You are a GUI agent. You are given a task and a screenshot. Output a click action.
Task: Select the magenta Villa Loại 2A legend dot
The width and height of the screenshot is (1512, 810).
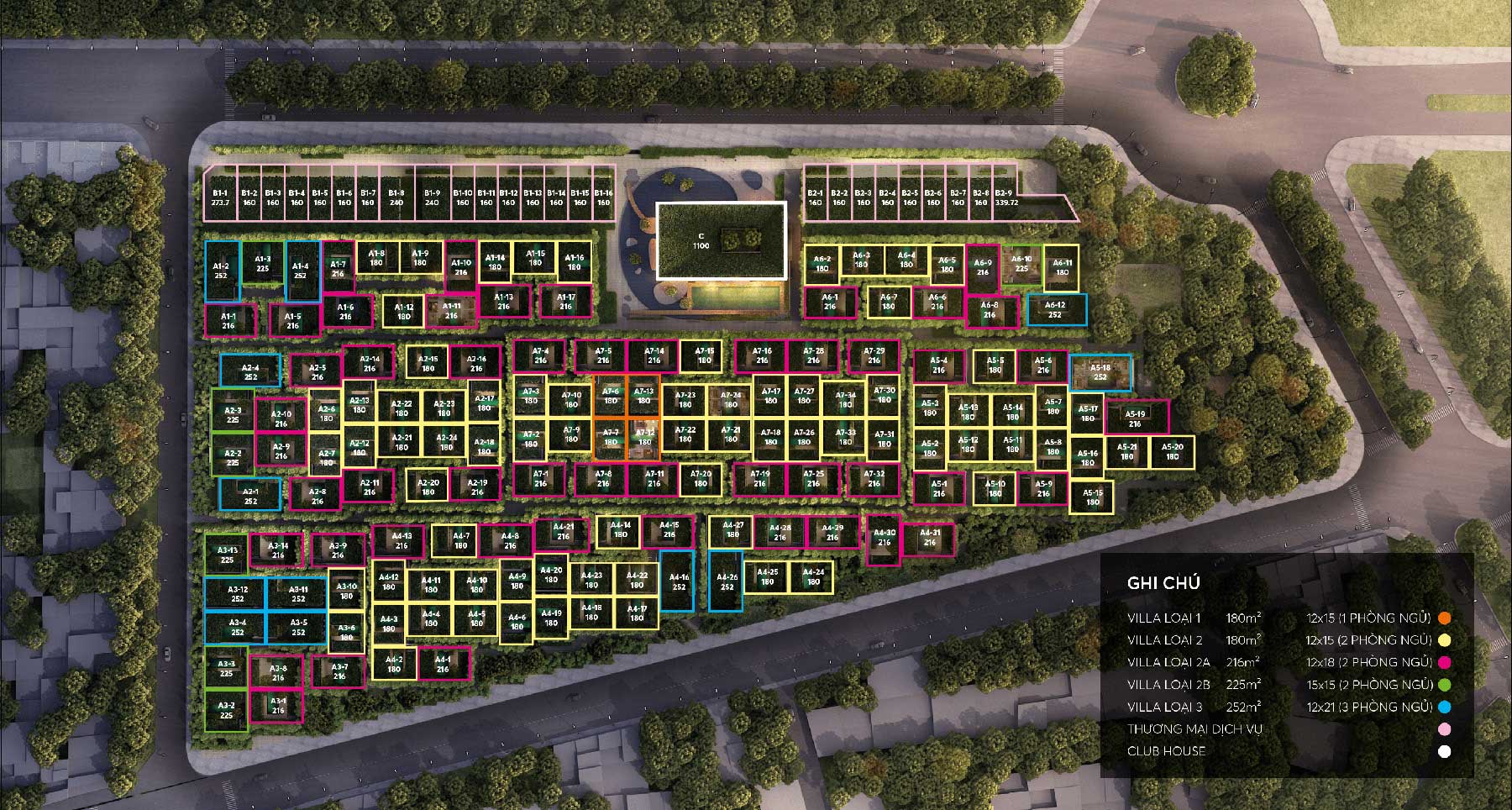tap(1445, 662)
